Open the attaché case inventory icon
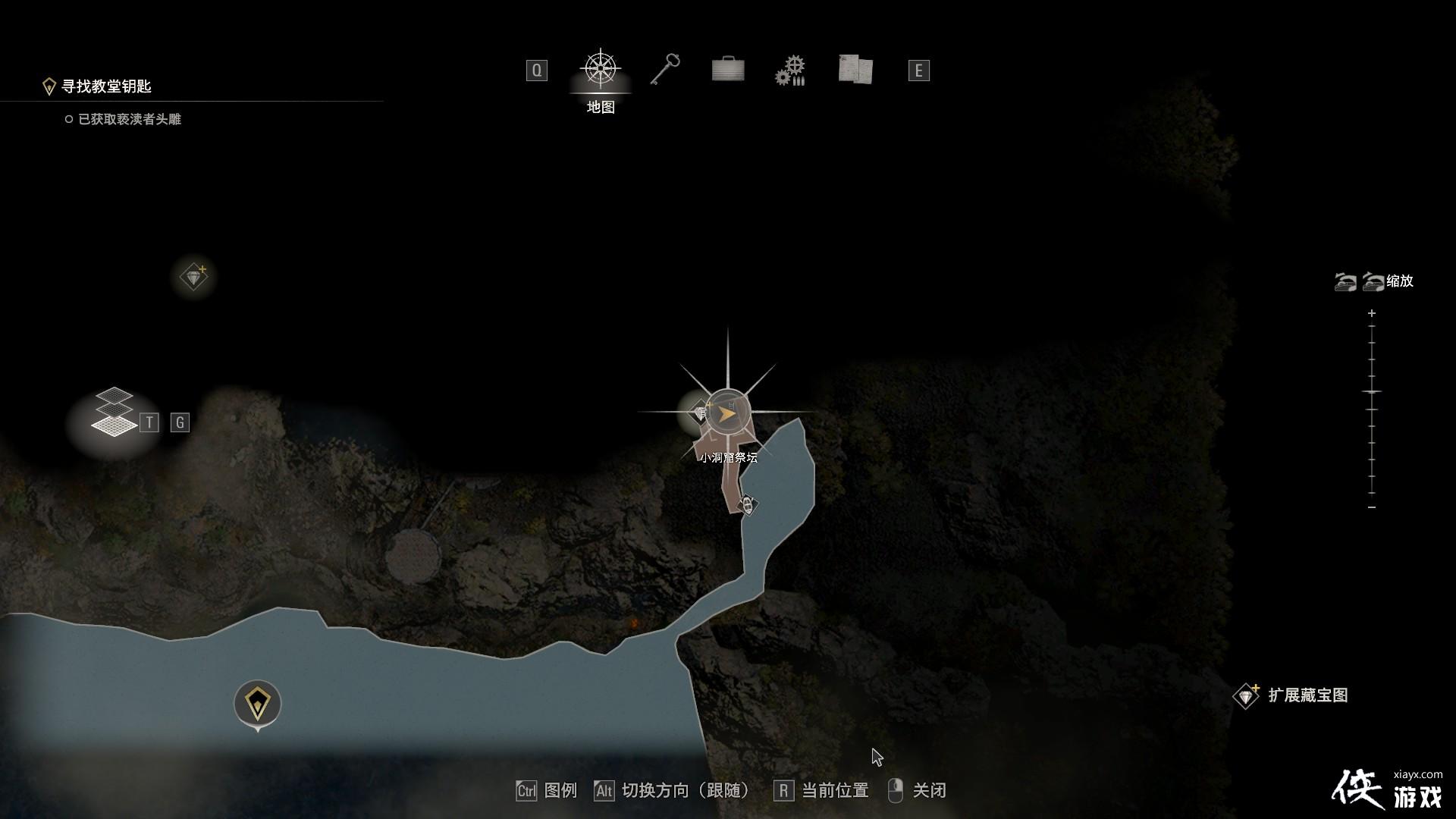This screenshot has height=819, width=1456. point(727,70)
